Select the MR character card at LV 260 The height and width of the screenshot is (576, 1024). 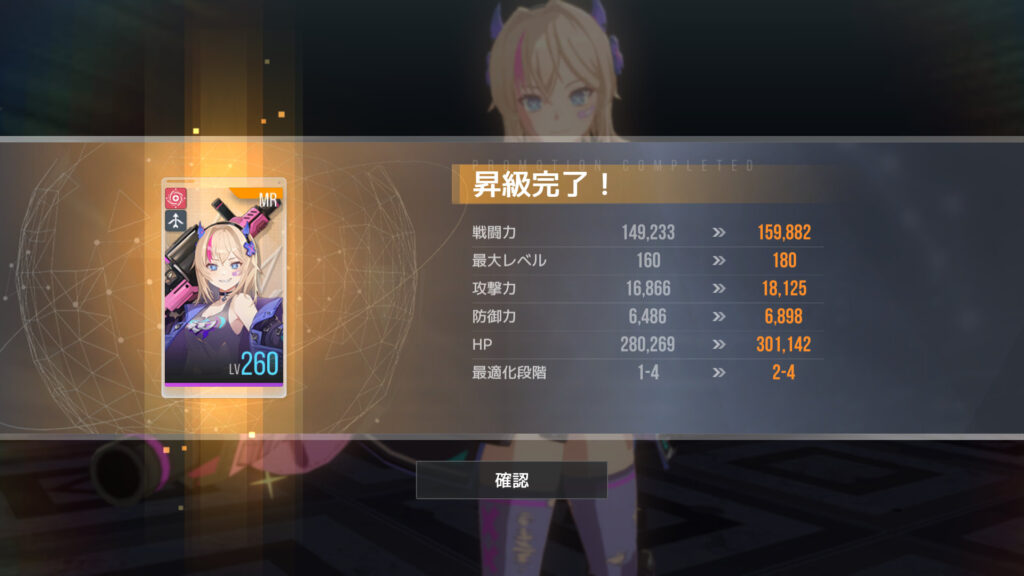[223, 288]
